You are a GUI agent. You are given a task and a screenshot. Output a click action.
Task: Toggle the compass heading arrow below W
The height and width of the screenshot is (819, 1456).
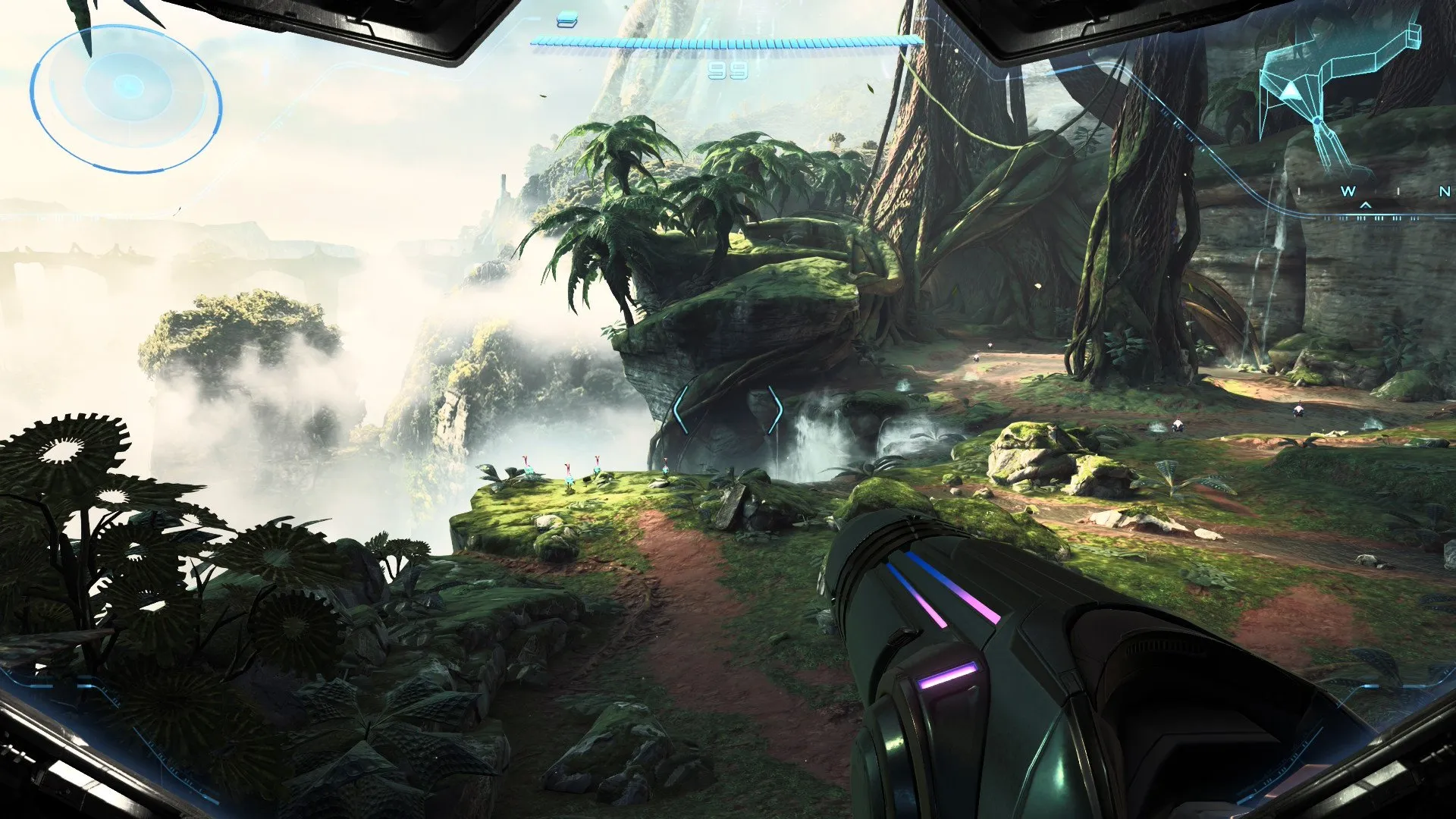click(1365, 206)
